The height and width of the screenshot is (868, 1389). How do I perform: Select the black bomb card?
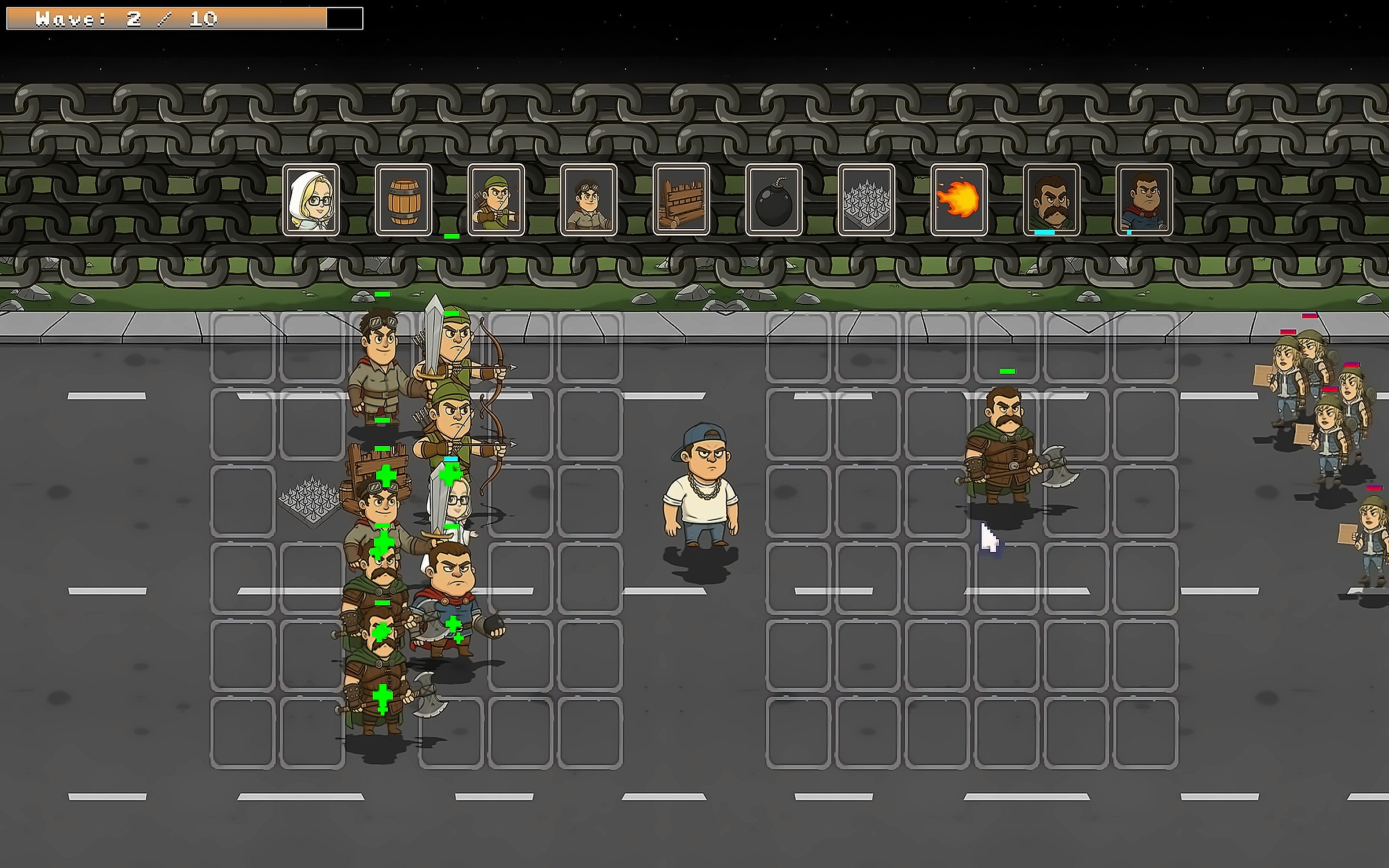pyautogui.click(x=774, y=200)
